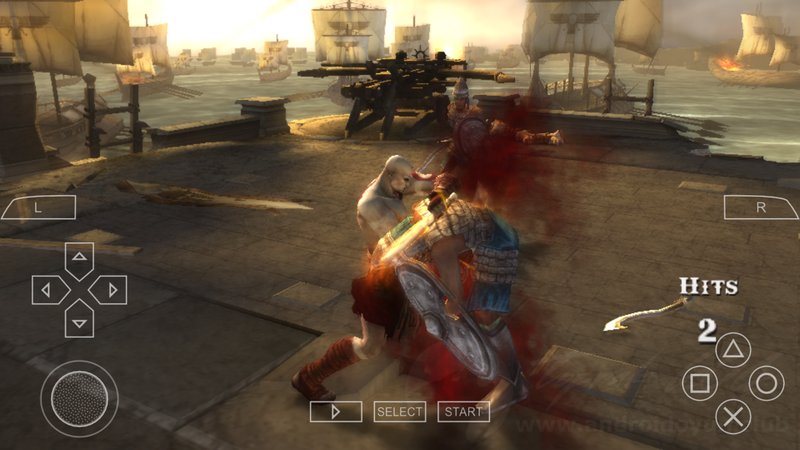This screenshot has height=450, width=800.
Task: Tap the R shoulder touch button
Action: coord(761,207)
